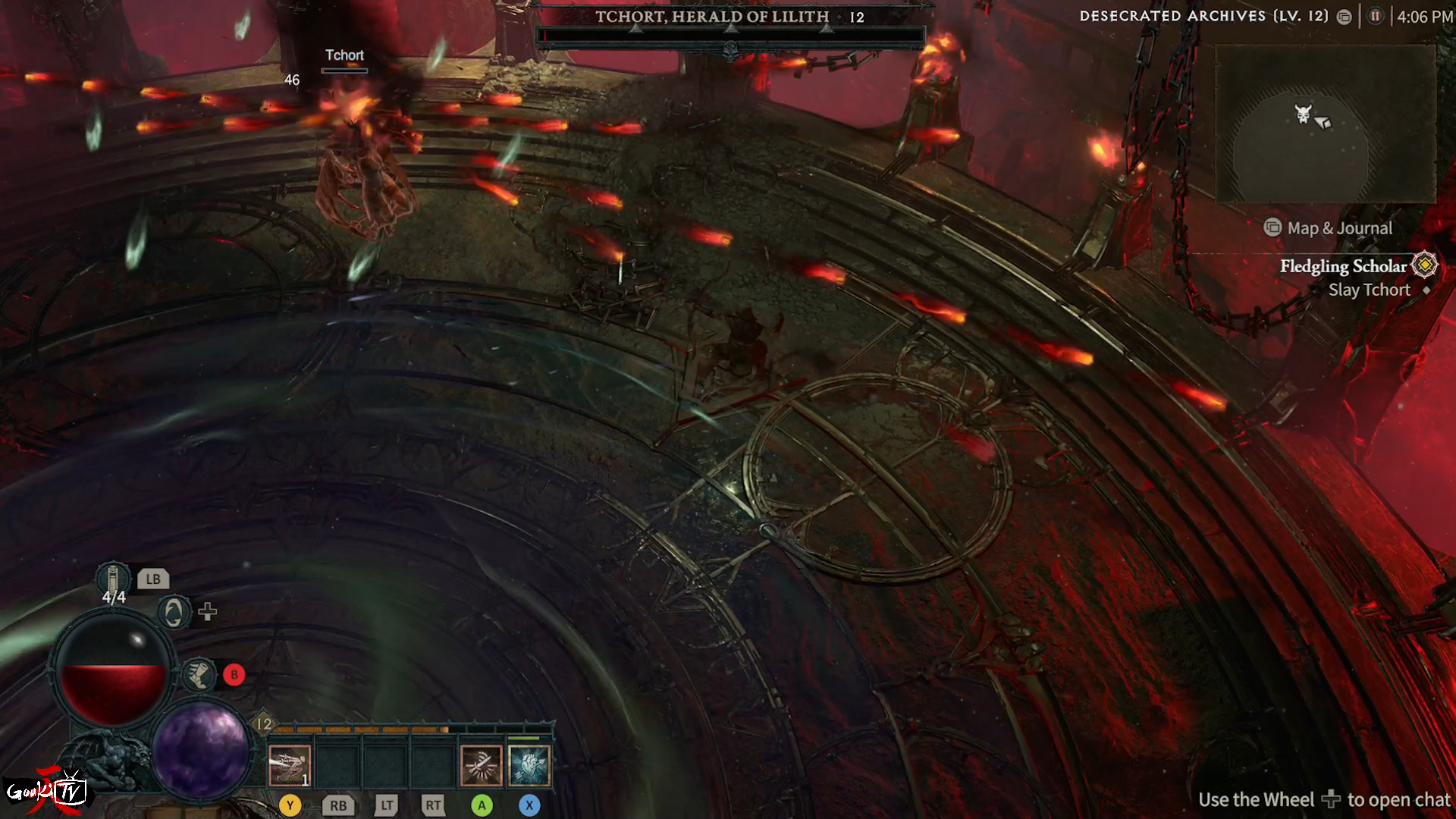The width and height of the screenshot is (1456, 819).
Task: Trigger the pierced heart skill slot
Action: [529, 765]
